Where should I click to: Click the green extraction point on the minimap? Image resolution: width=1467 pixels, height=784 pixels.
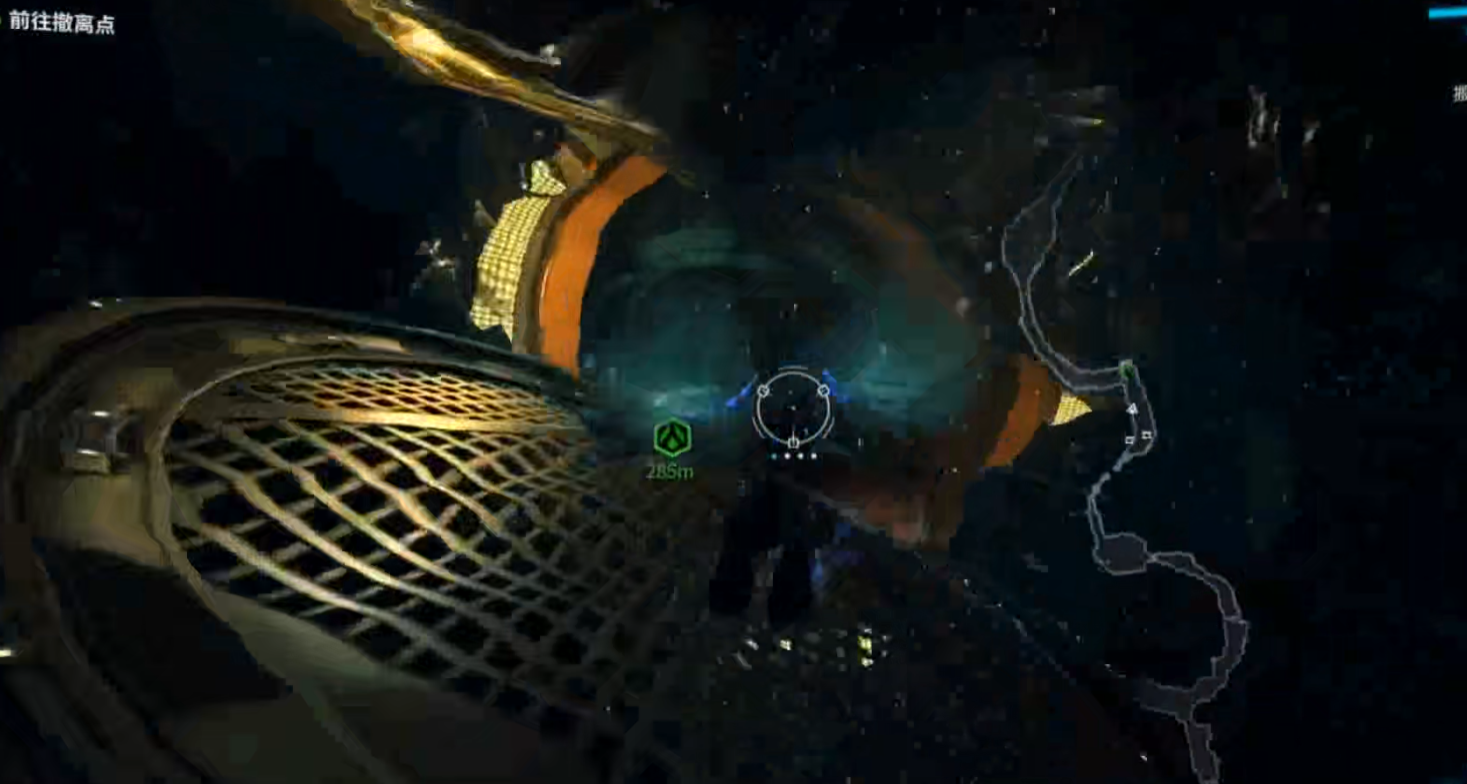pos(1128,371)
